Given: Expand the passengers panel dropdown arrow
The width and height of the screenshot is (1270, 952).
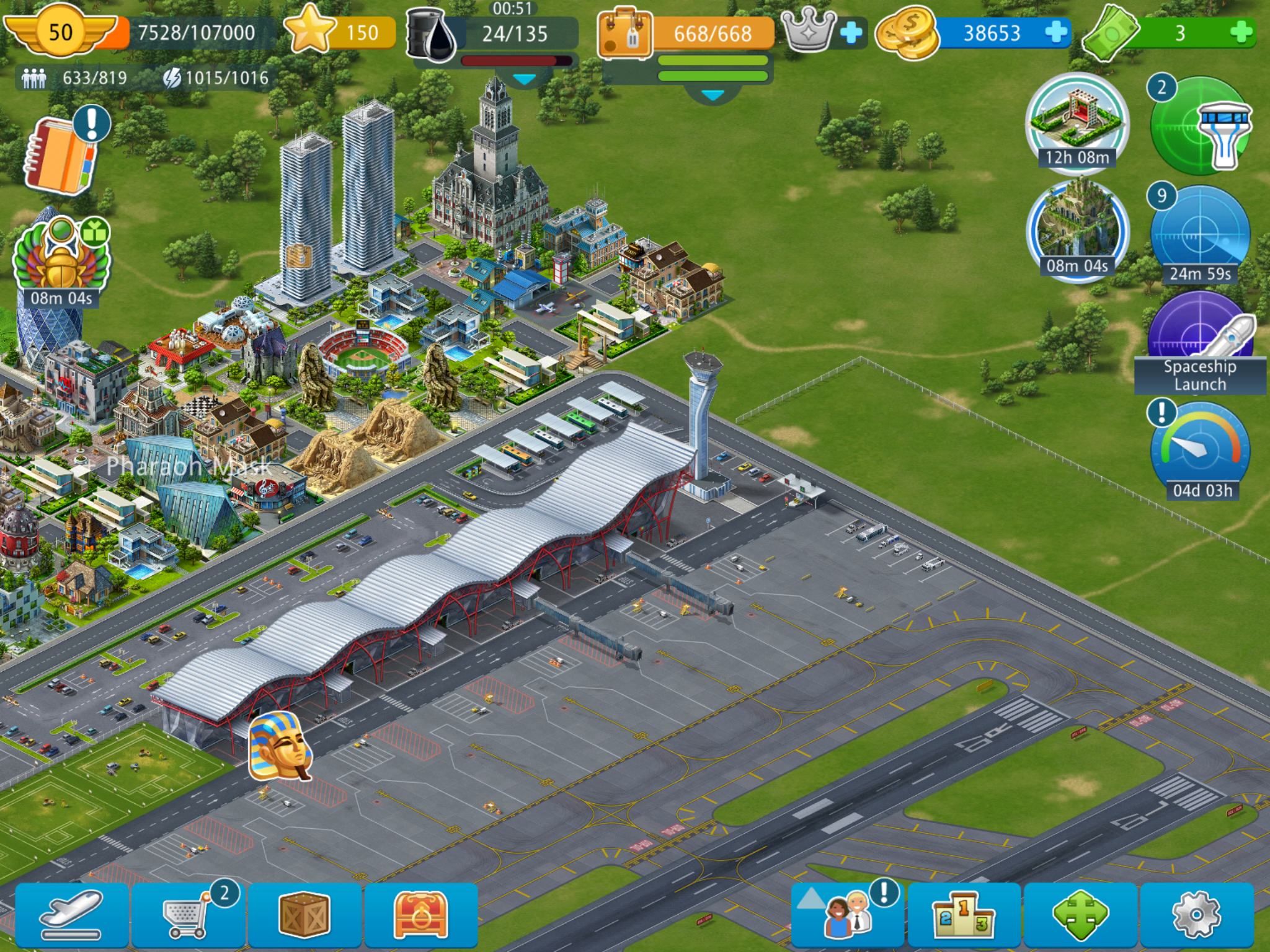Looking at the screenshot, I should [712, 95].
